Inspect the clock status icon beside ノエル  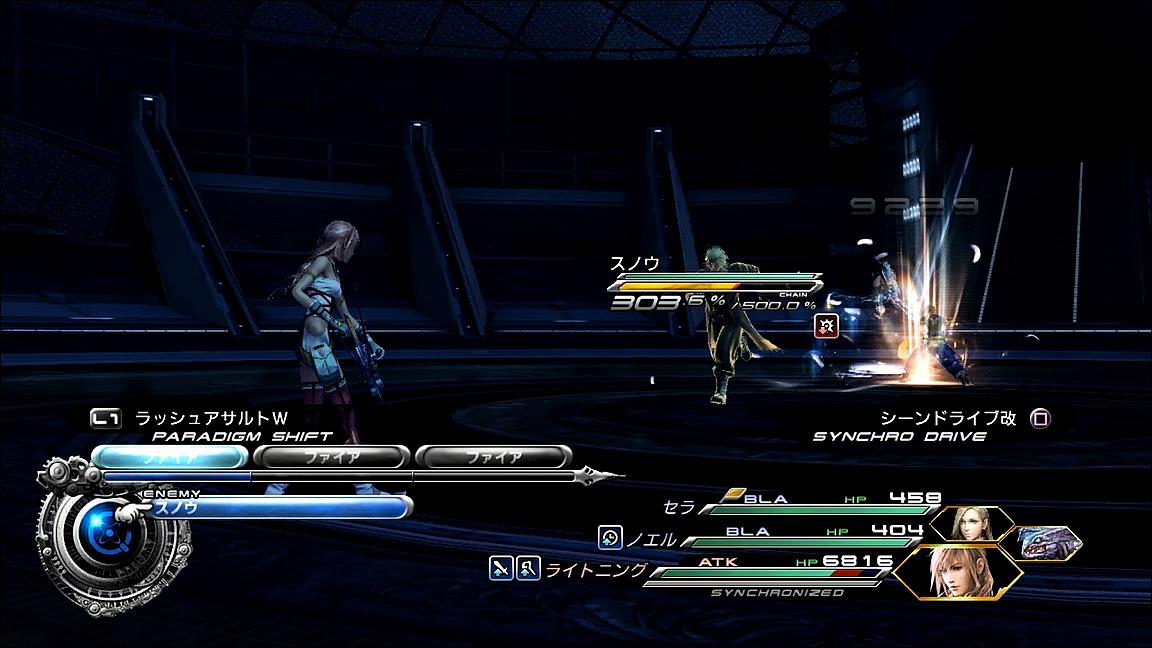point(609,538)
